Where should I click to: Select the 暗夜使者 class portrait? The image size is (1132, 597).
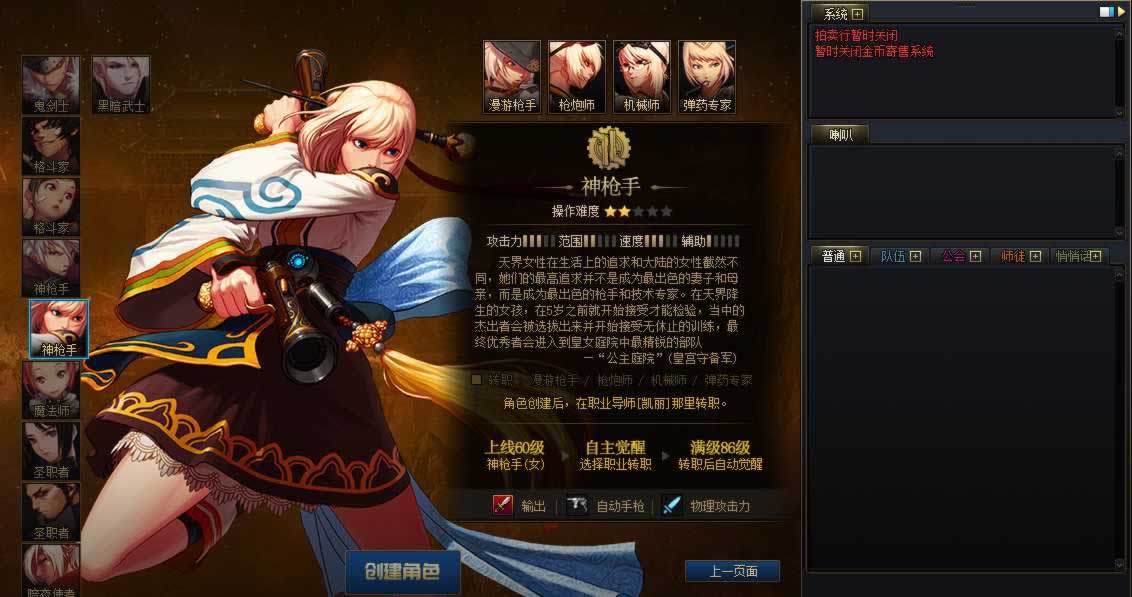[x=50, y=569]
